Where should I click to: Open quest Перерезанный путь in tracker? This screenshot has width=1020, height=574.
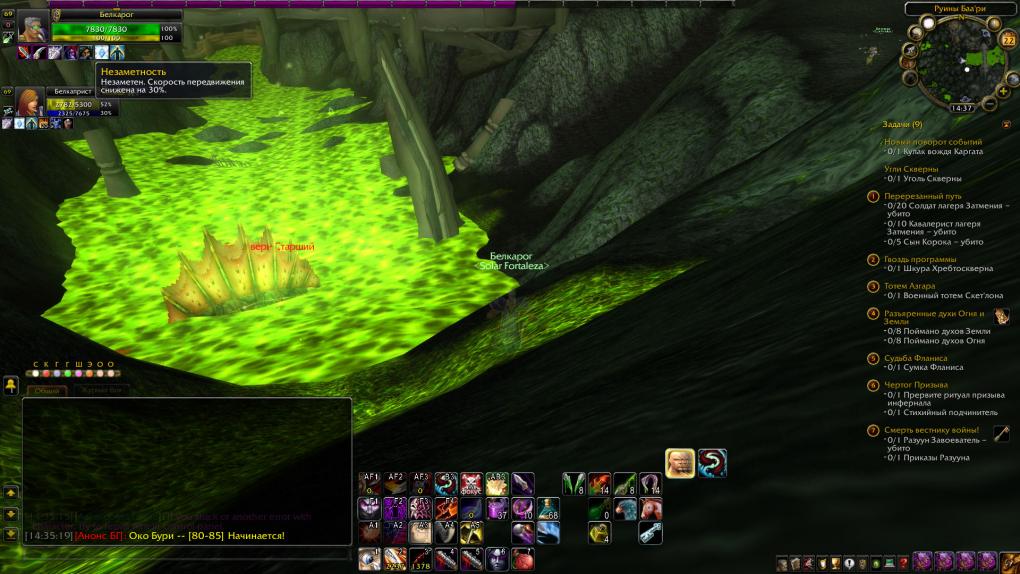(922, 196)
